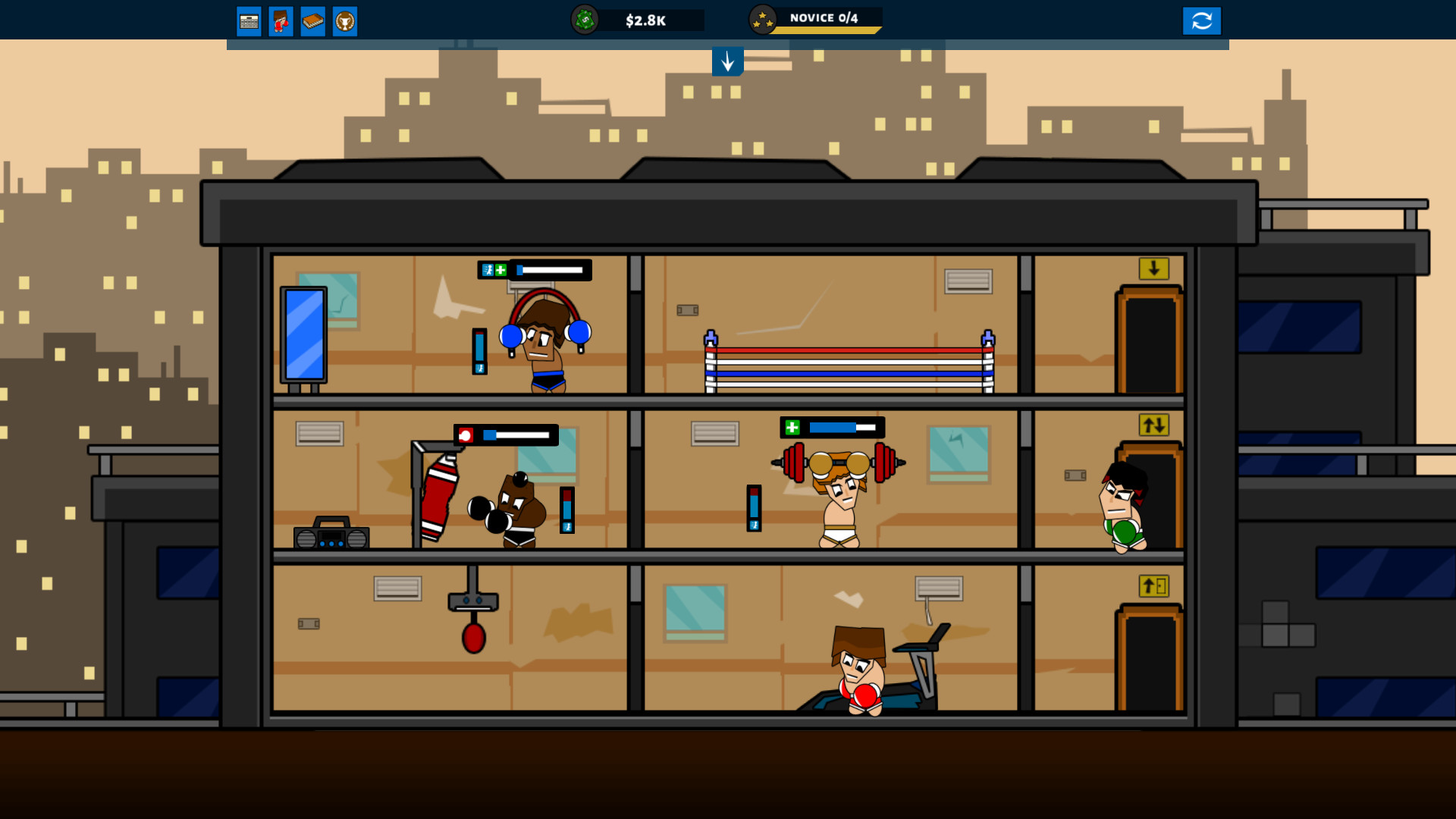Click the elevator sign on bottom floor
The image size is (1456, 819).
(1155, 584)
